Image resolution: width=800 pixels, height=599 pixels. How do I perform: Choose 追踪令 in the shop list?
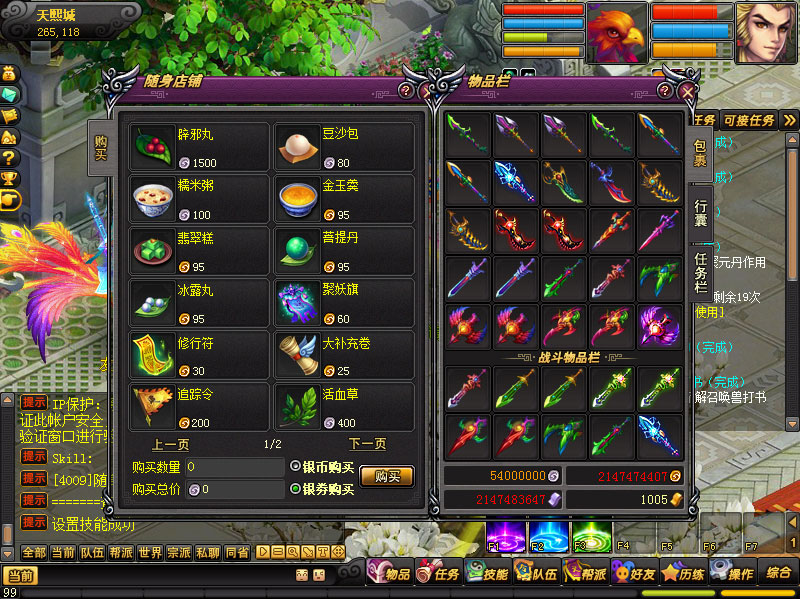pyautogui.click(x=199, y=407)
